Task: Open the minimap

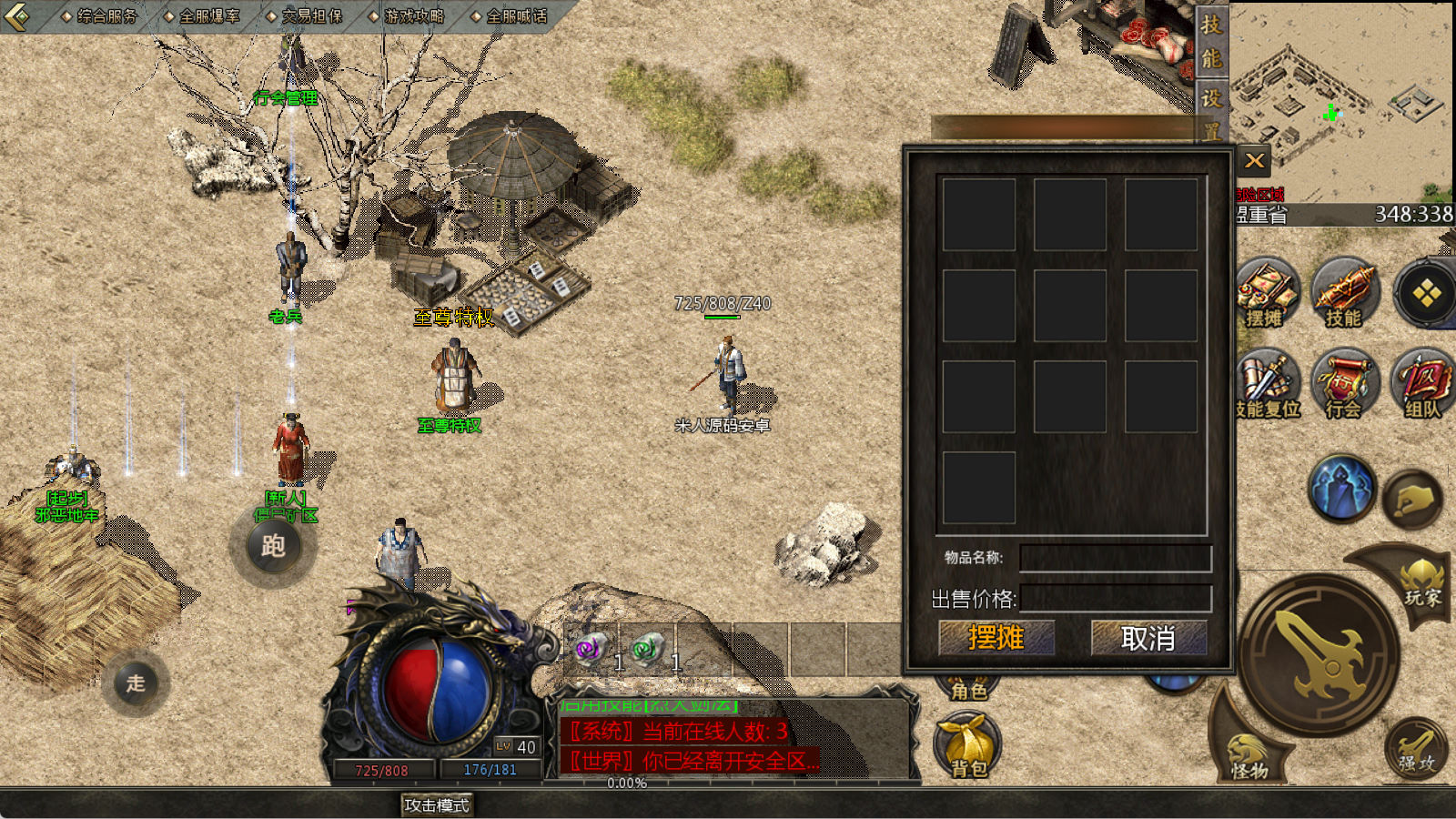Action: (1342, 102)
